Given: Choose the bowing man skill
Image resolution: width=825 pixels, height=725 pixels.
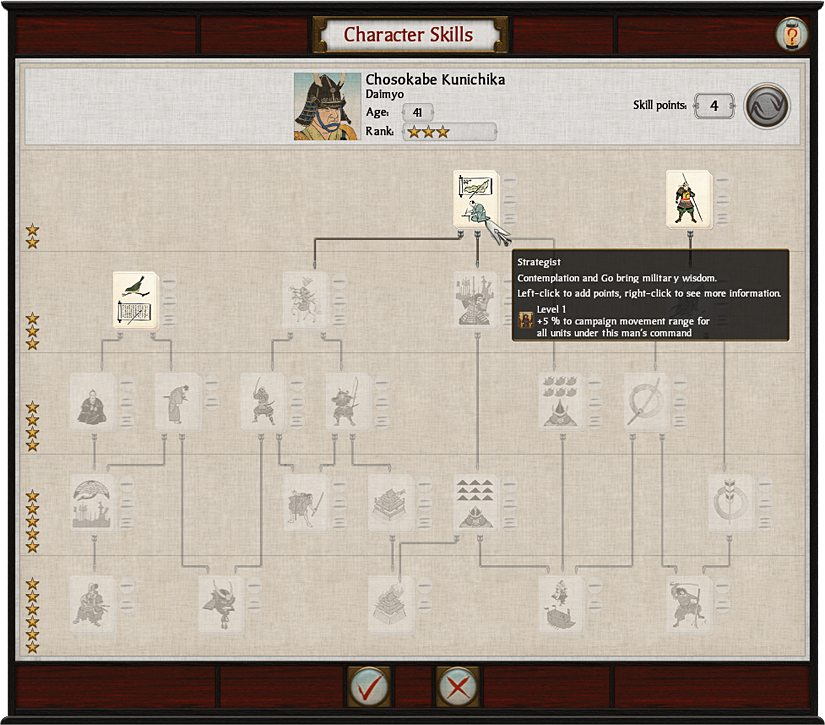Looking at the screenshot, I should click(x=179, y=402).
